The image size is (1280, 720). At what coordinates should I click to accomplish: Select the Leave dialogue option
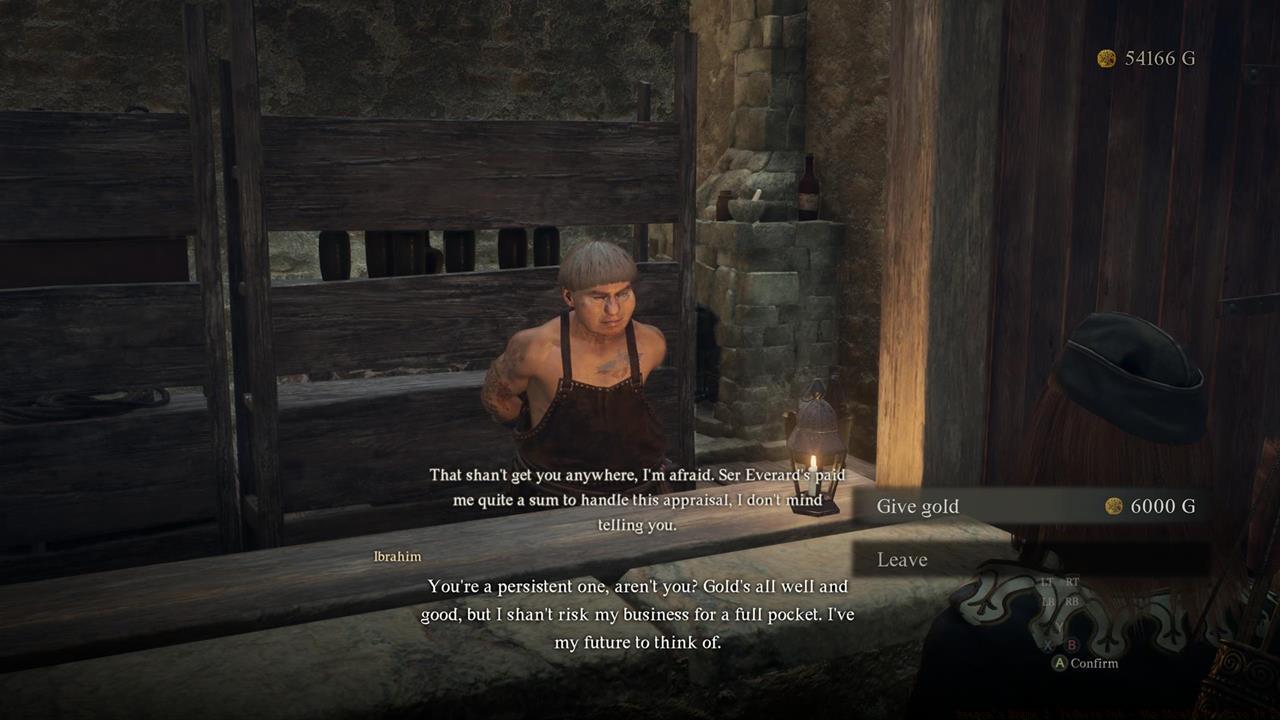coord(1030,559)
